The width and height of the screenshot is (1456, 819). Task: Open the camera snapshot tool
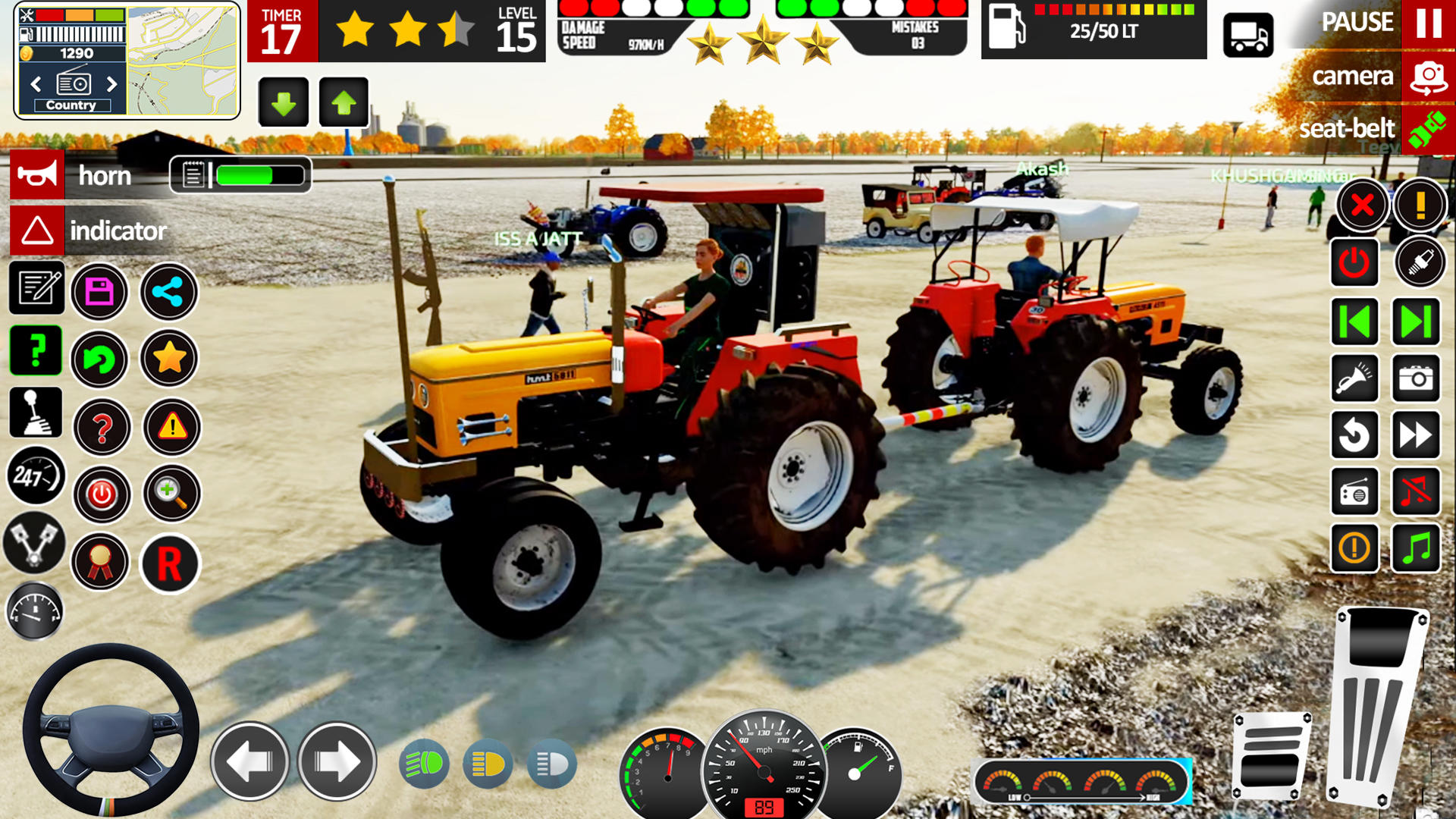tap(1417, 379)
